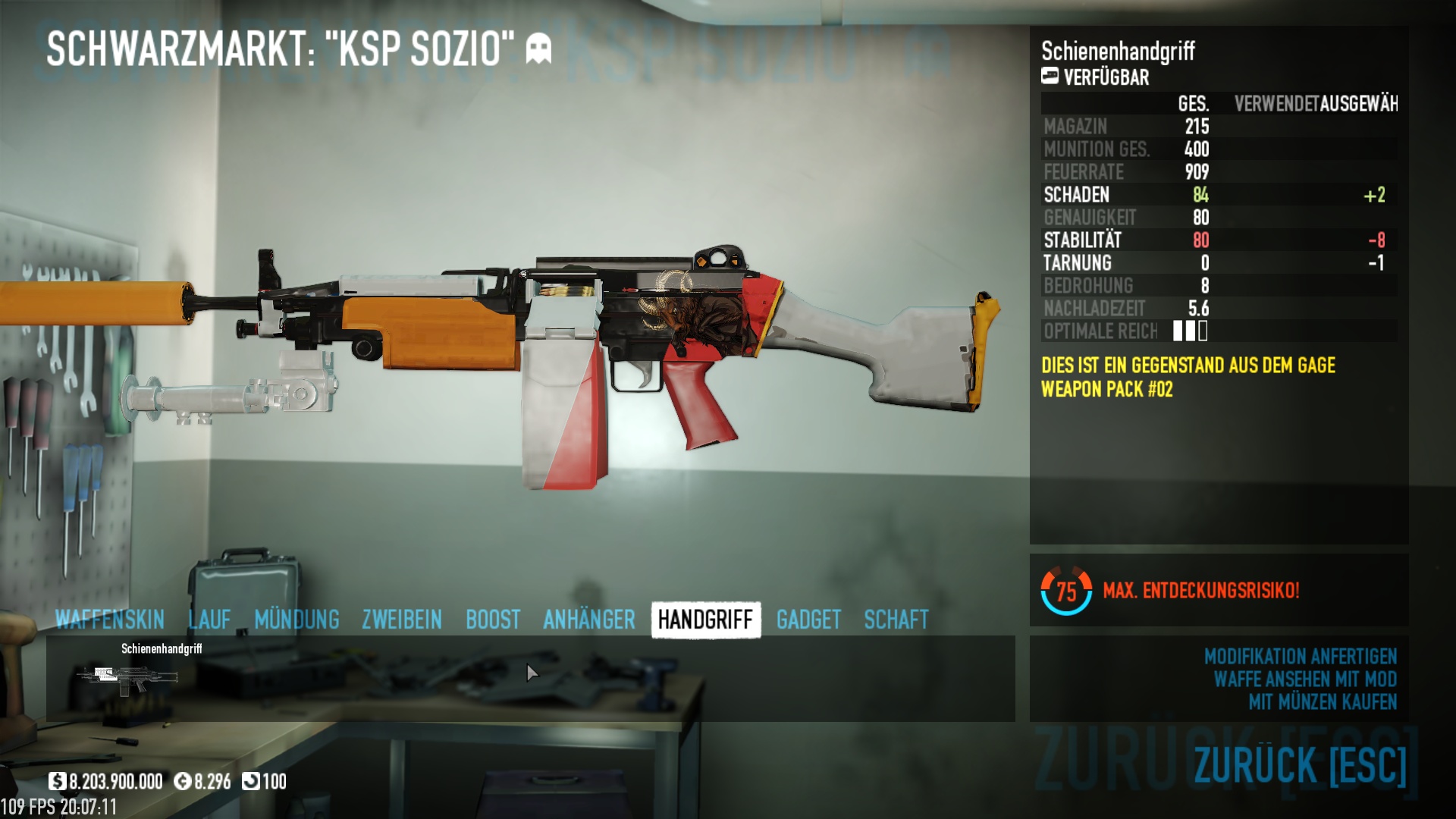
Task: Select the Mündung tab
Action: (x=297, y=620)
